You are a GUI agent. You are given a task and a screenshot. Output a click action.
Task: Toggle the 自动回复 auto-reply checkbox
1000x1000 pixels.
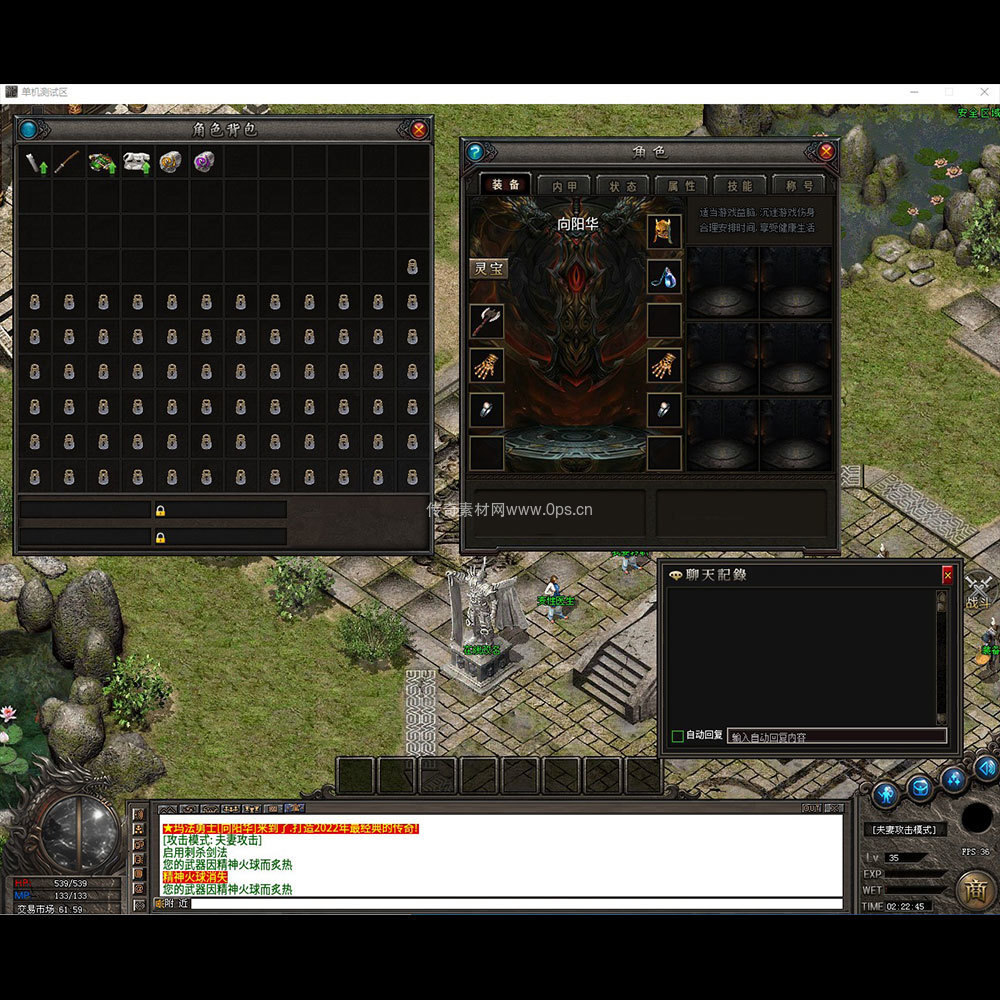click(x=678, y=736)
